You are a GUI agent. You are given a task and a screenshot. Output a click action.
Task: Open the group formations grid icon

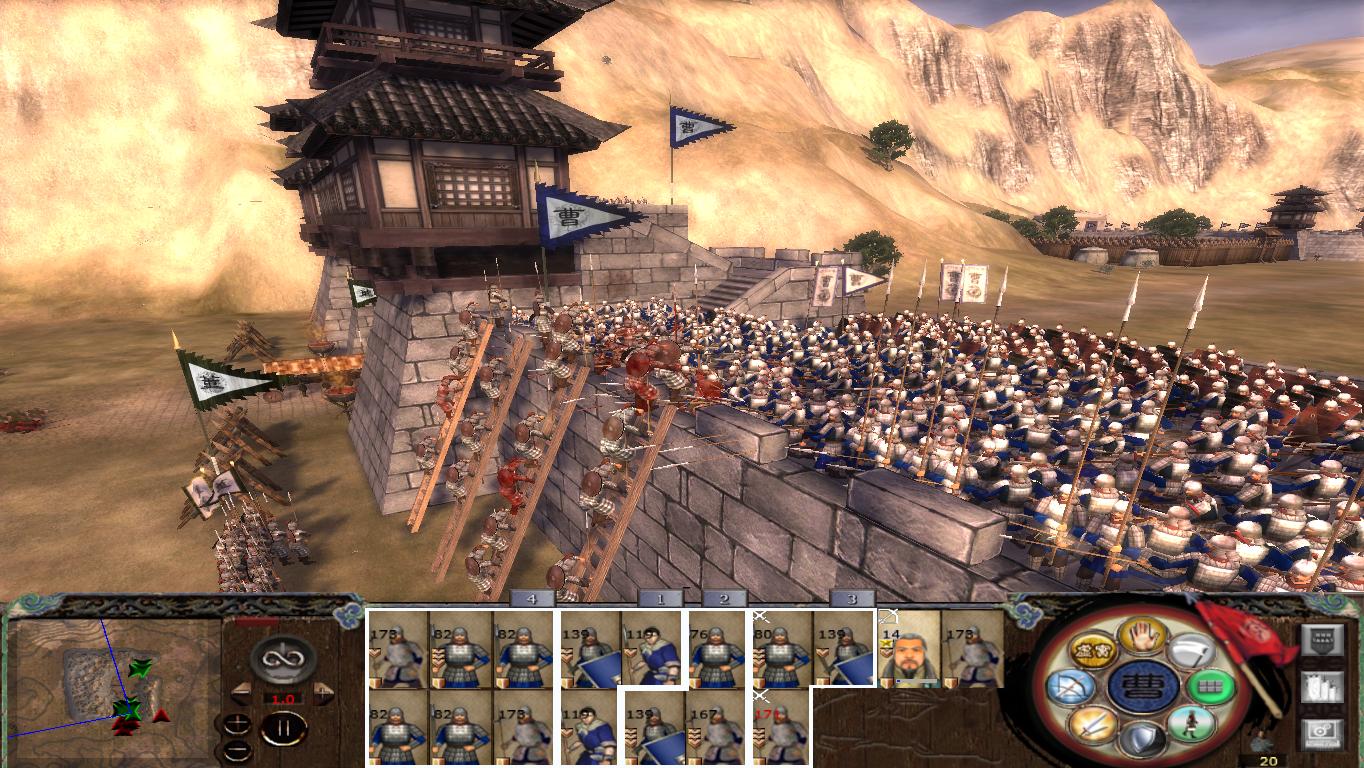coord(1212,687)
